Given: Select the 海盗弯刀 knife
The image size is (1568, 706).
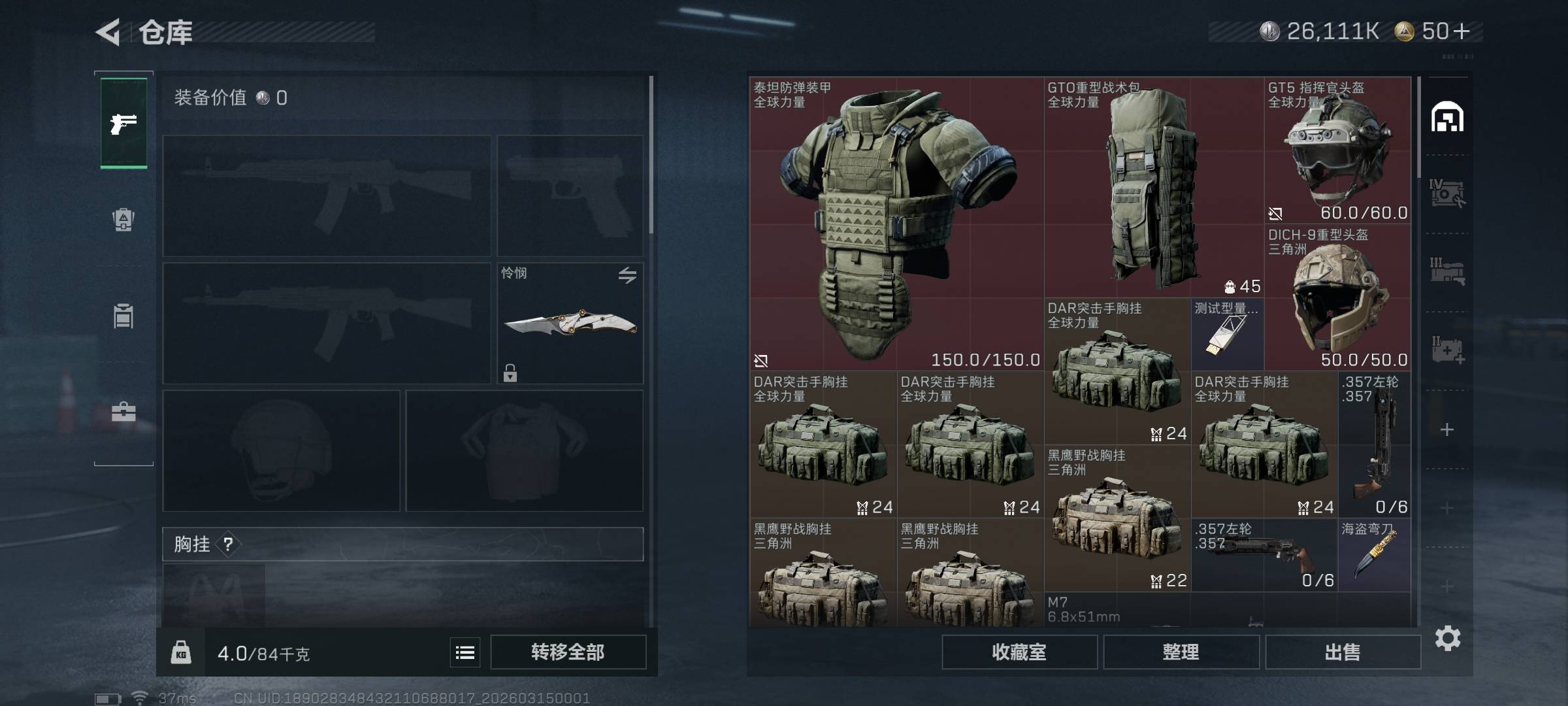Looking at the screenshot, I should click(1374, 556).
